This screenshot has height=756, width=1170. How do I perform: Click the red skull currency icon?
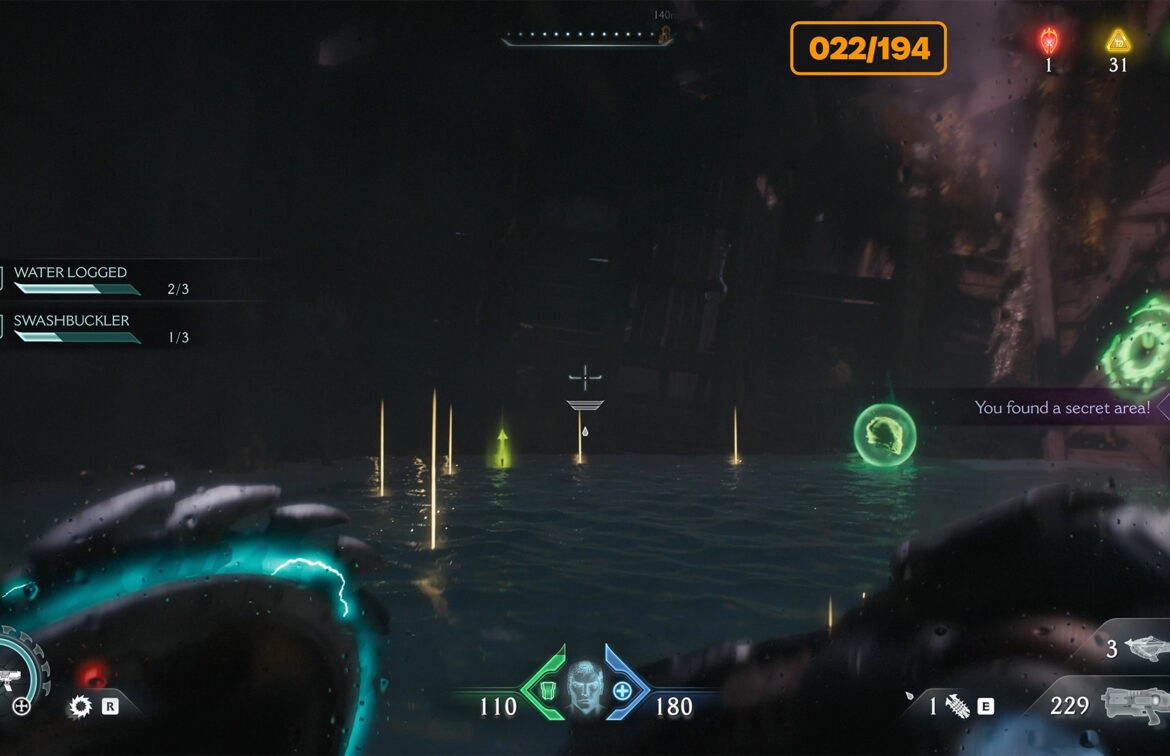pos(1049,41)
